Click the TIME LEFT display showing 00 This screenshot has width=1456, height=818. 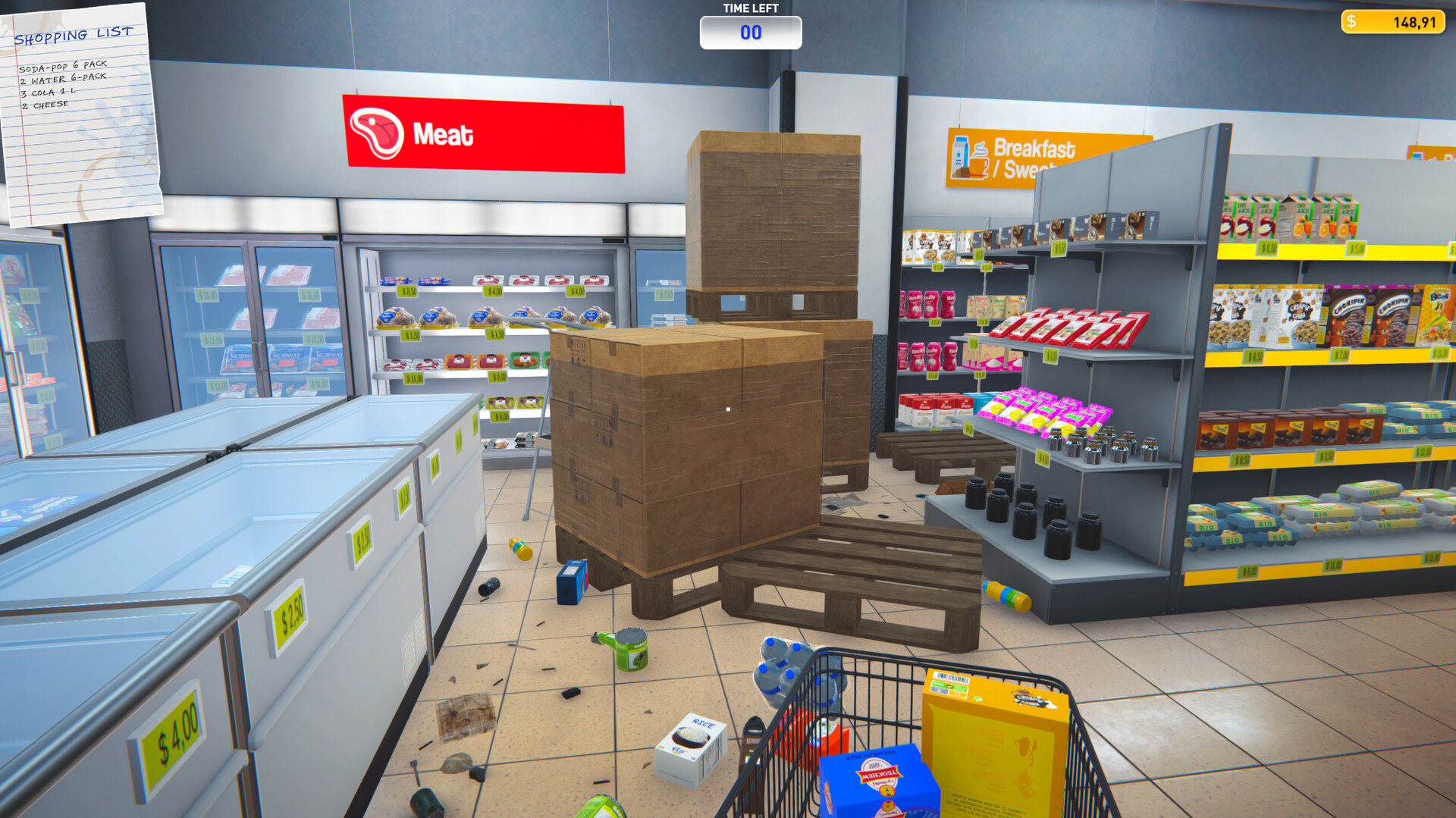point(751,32)
